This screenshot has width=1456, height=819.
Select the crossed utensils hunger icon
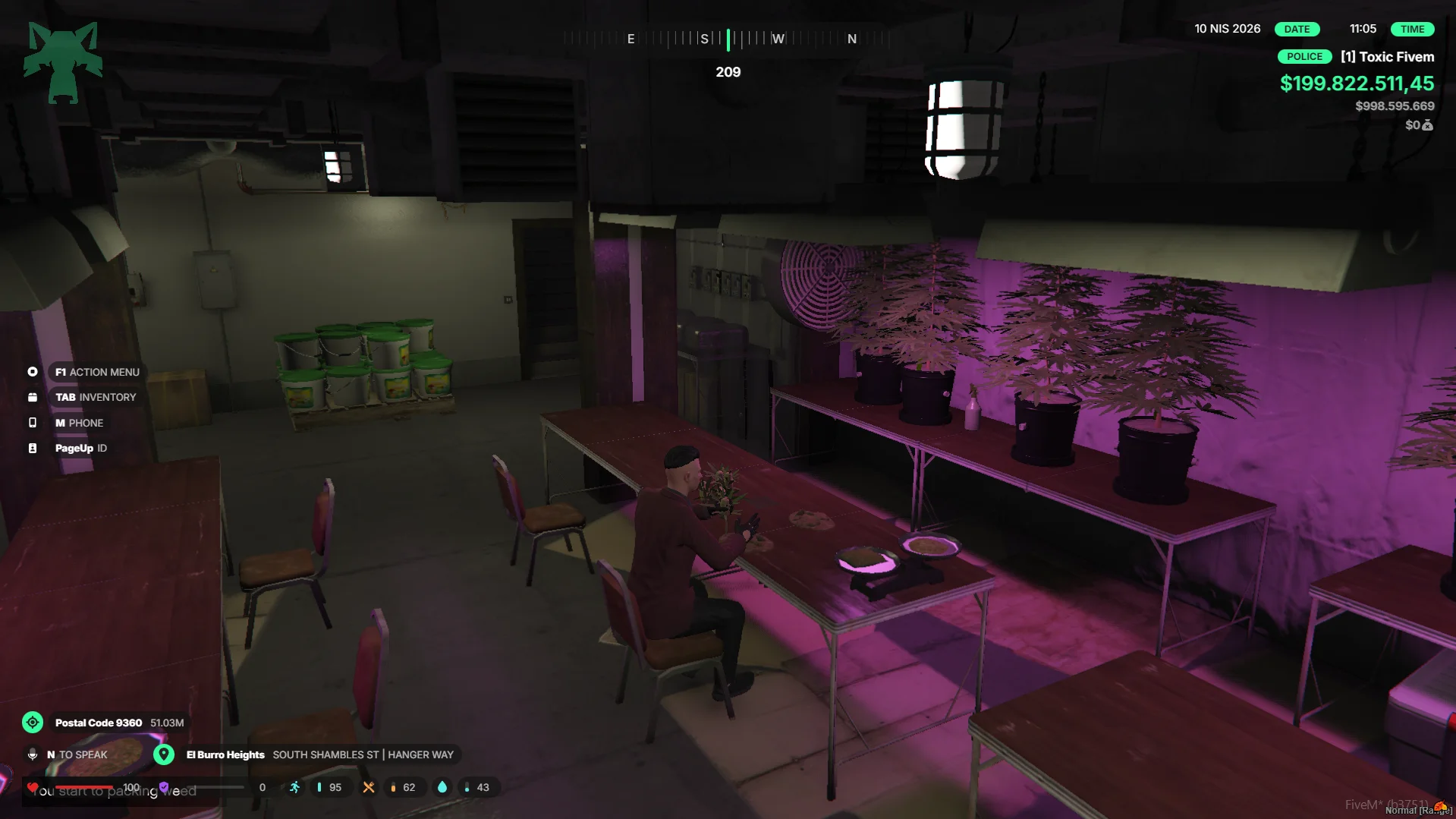tap(369, 787)
